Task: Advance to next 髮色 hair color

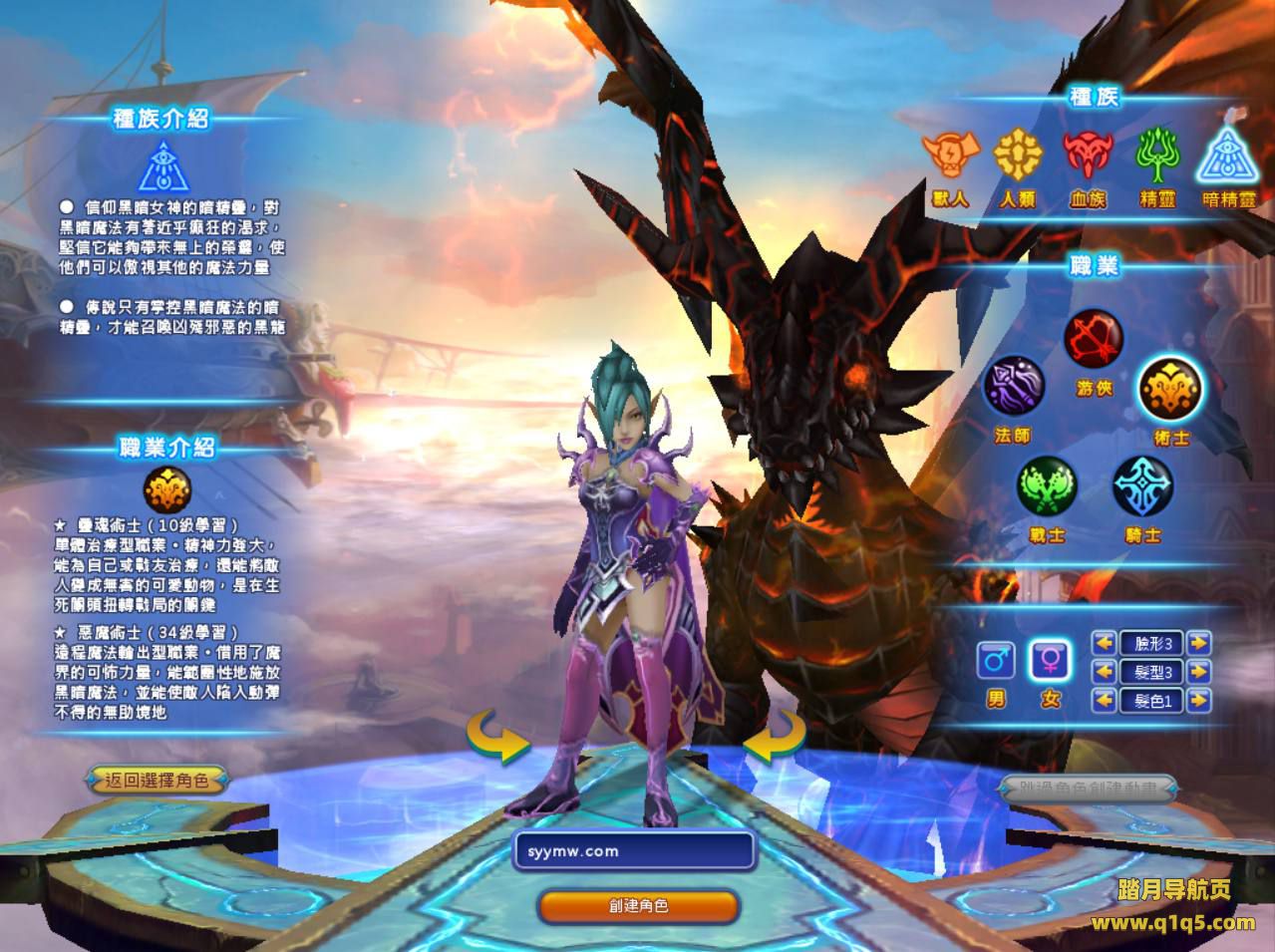Action: pos(1199,701)
